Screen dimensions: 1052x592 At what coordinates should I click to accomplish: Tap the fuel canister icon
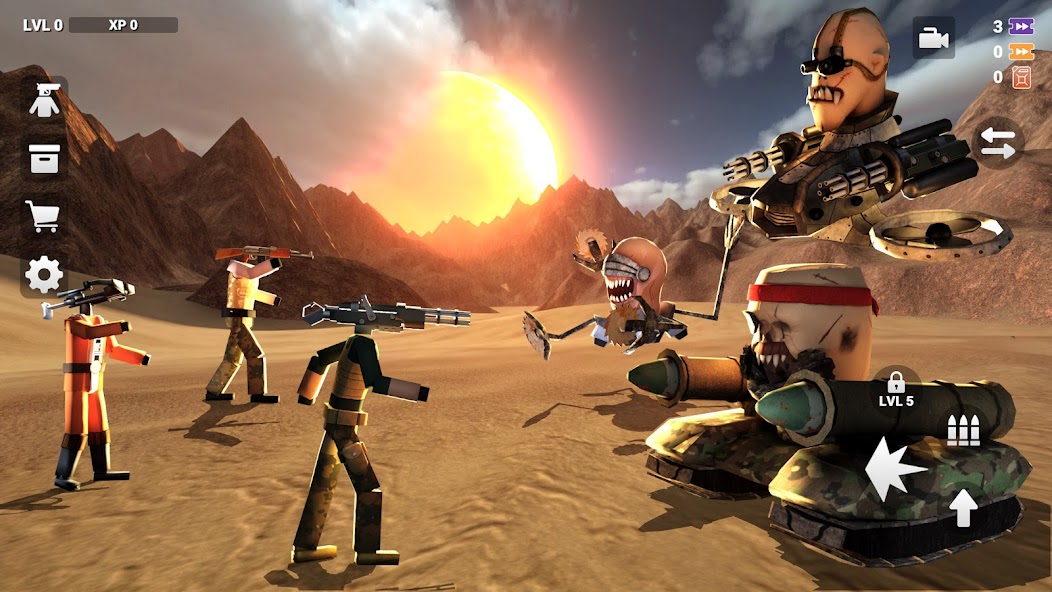pyautogui.click(x=1021, y=77)
